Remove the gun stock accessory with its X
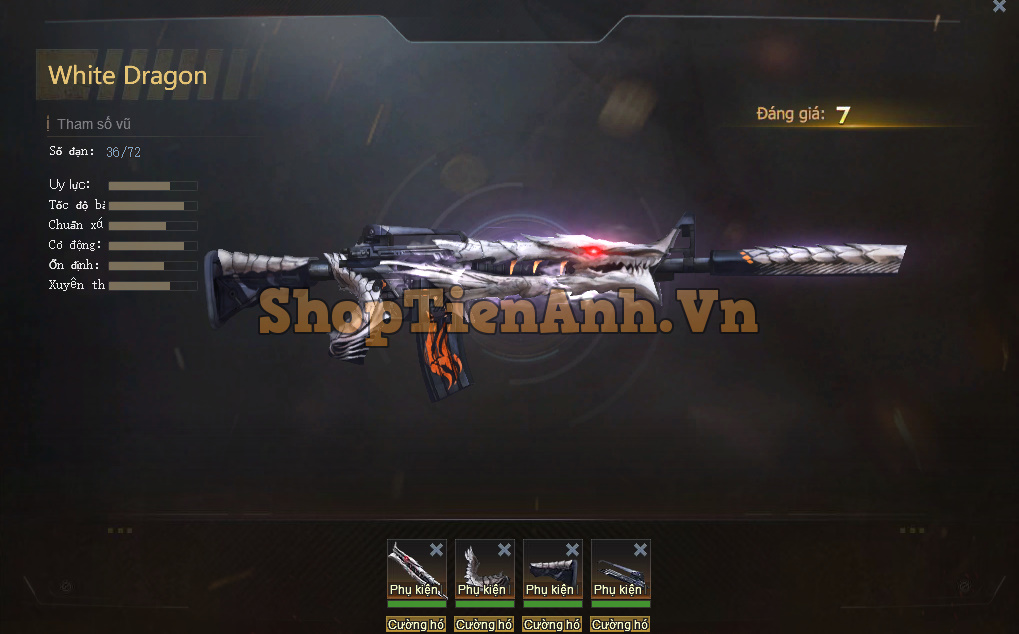This screenshot has width=1019, height=634. click(x=572, y=550)
